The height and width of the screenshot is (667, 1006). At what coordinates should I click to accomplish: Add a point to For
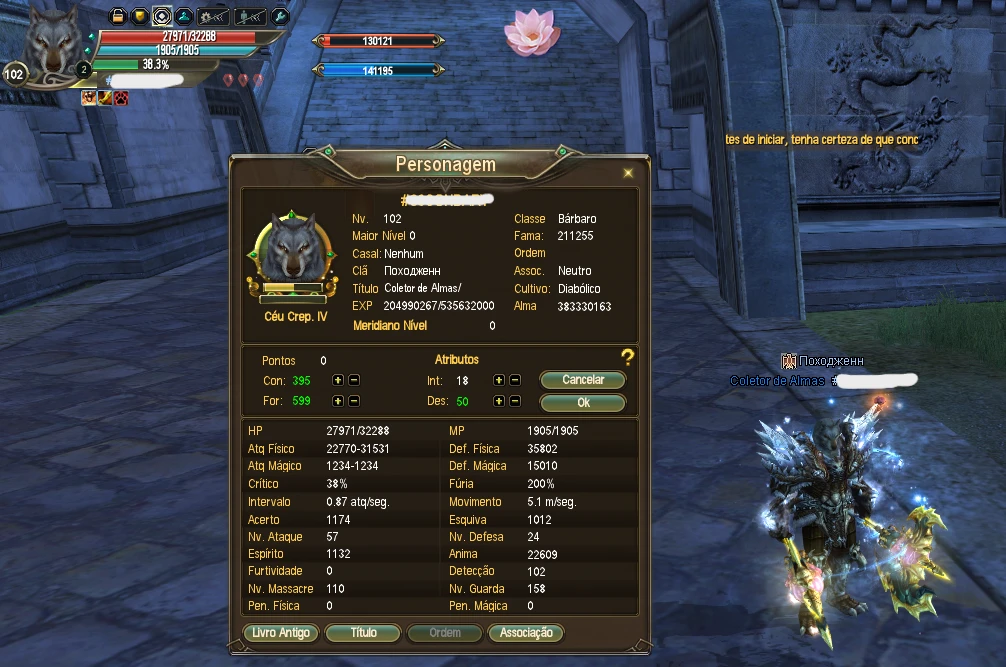point(338,401)
